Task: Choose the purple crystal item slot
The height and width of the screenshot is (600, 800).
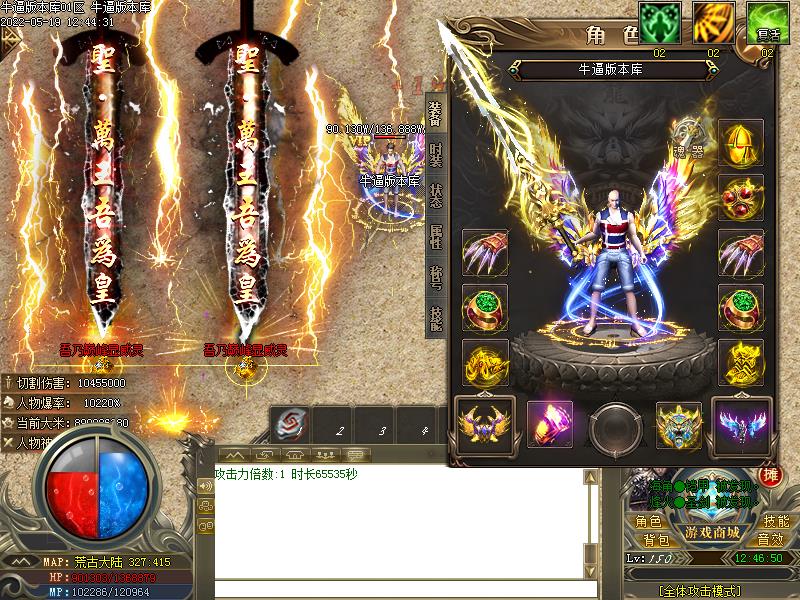Action: tap(549, 424)
